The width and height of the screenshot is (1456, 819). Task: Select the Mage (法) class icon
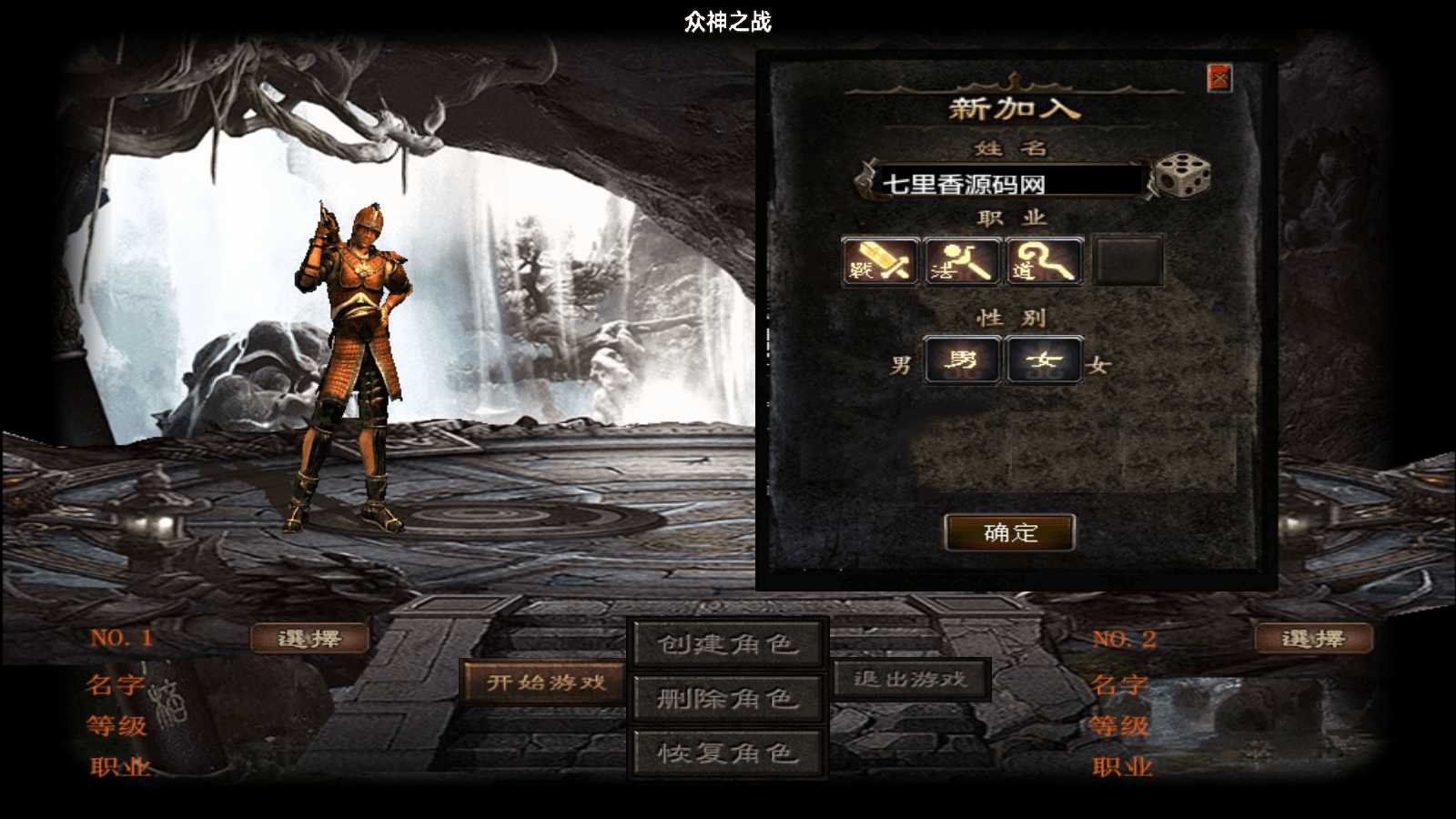pos(960,262)
